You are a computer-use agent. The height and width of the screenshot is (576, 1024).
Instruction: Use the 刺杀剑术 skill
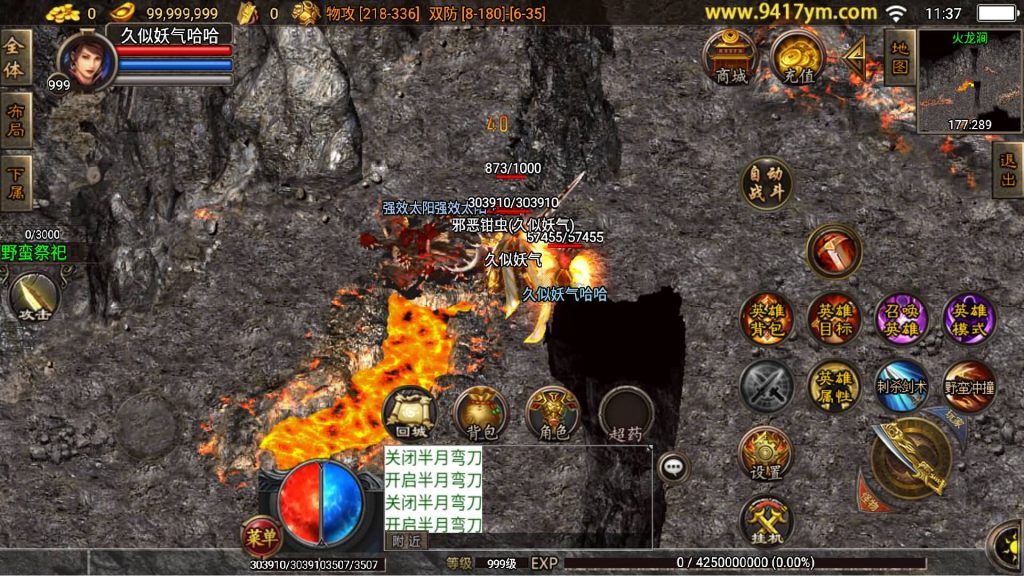pyautogui.click(x=902, y=386)
